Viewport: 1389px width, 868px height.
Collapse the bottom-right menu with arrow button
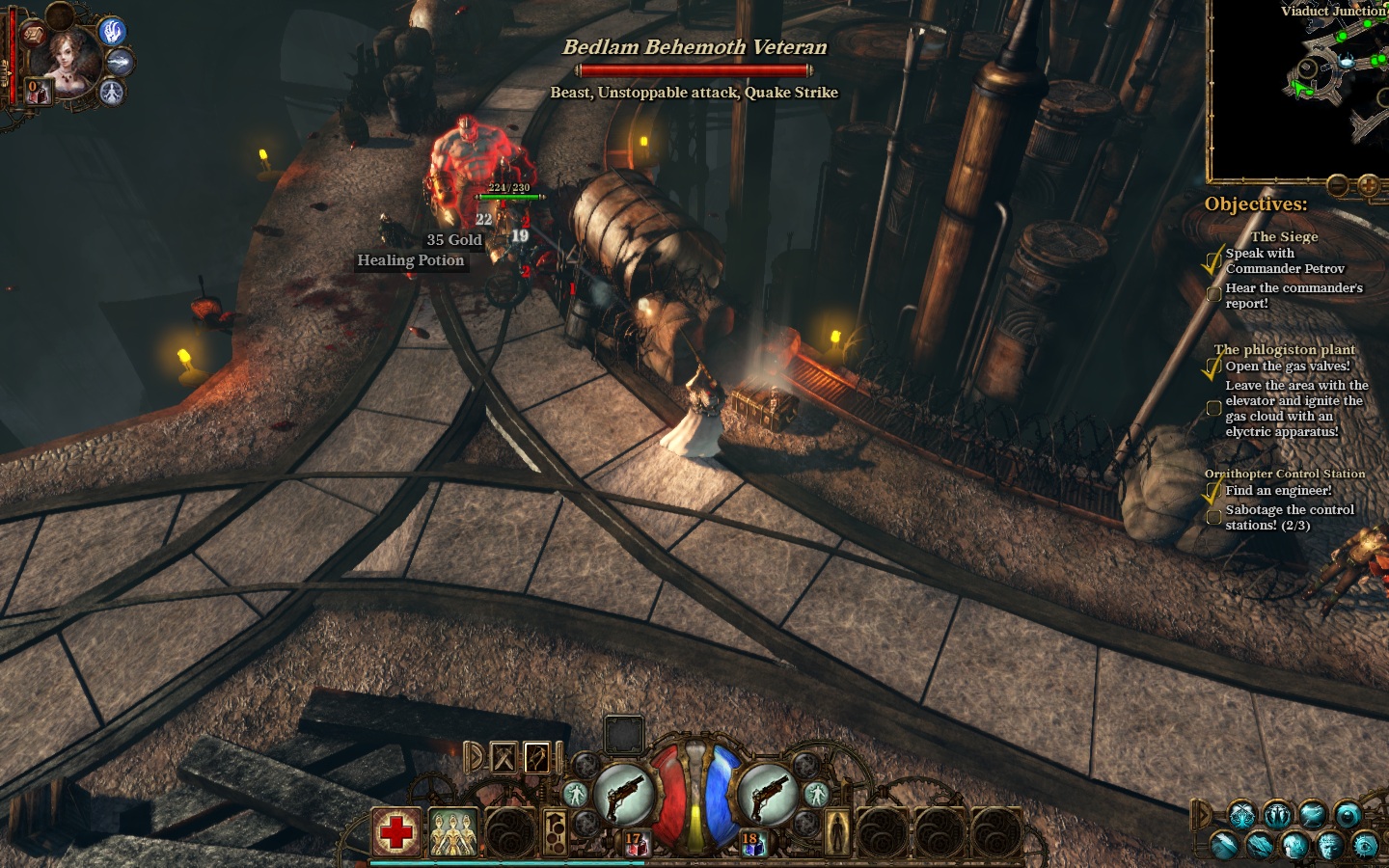click(1202, 815)
